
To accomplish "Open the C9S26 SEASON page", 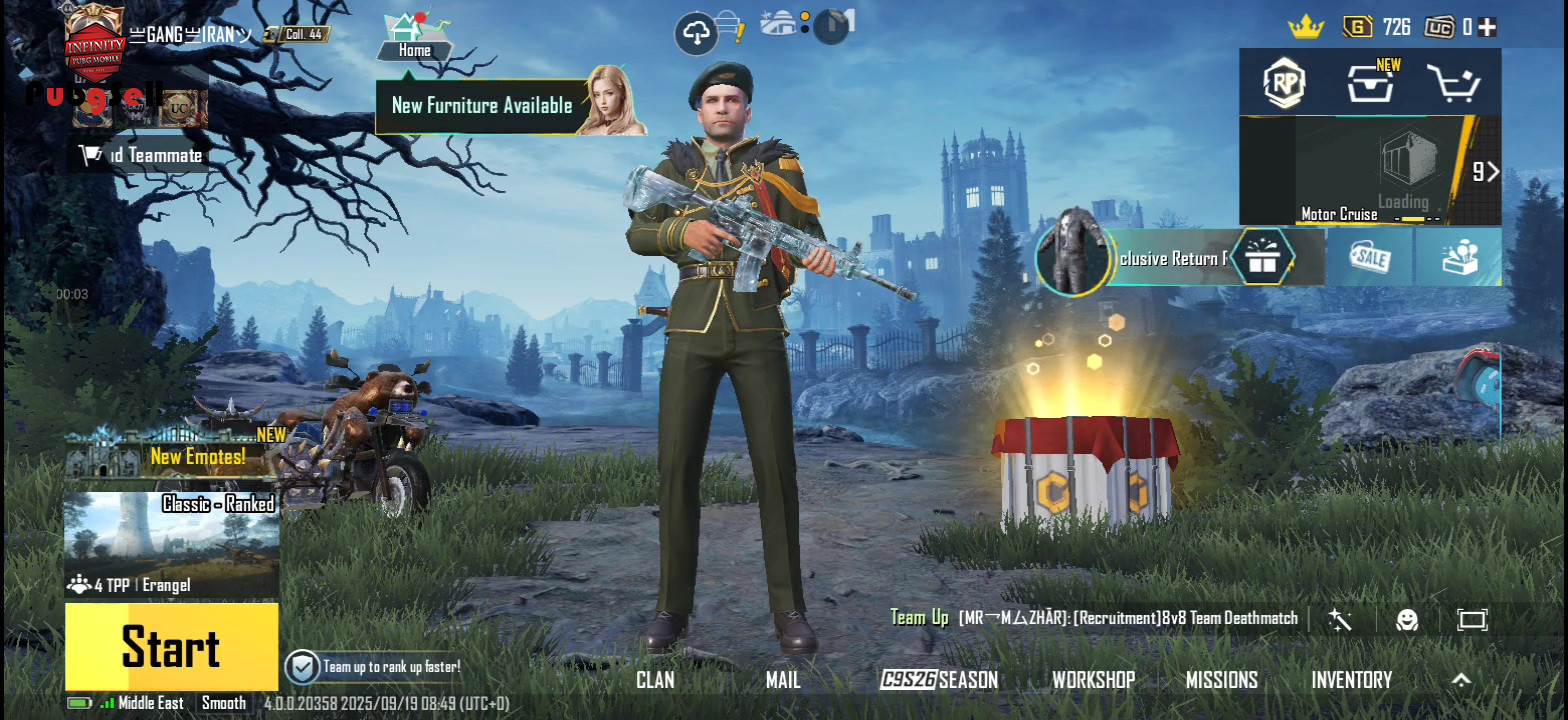I will tap(939, 680).
